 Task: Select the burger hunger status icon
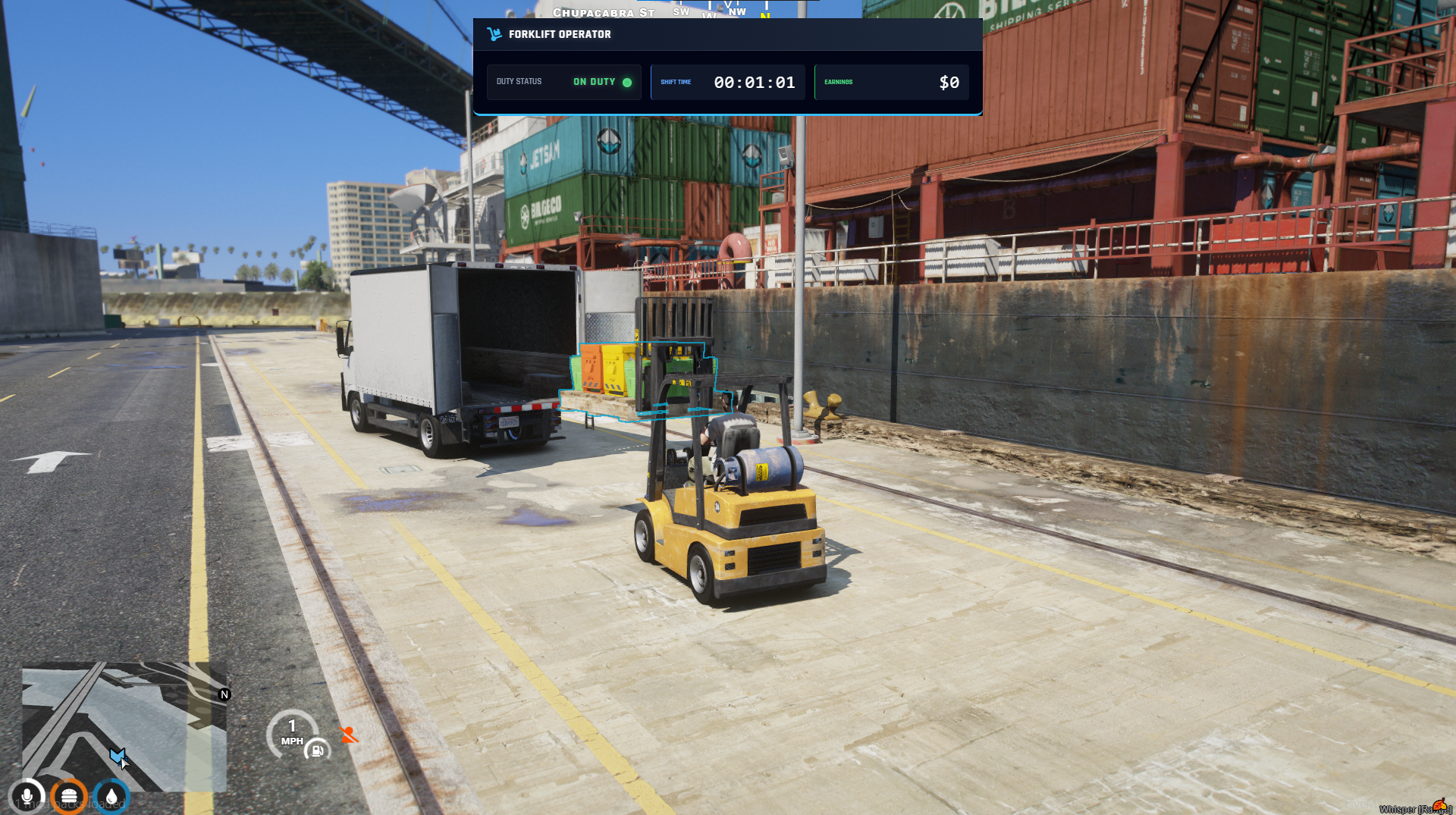[x=69, y=797]
